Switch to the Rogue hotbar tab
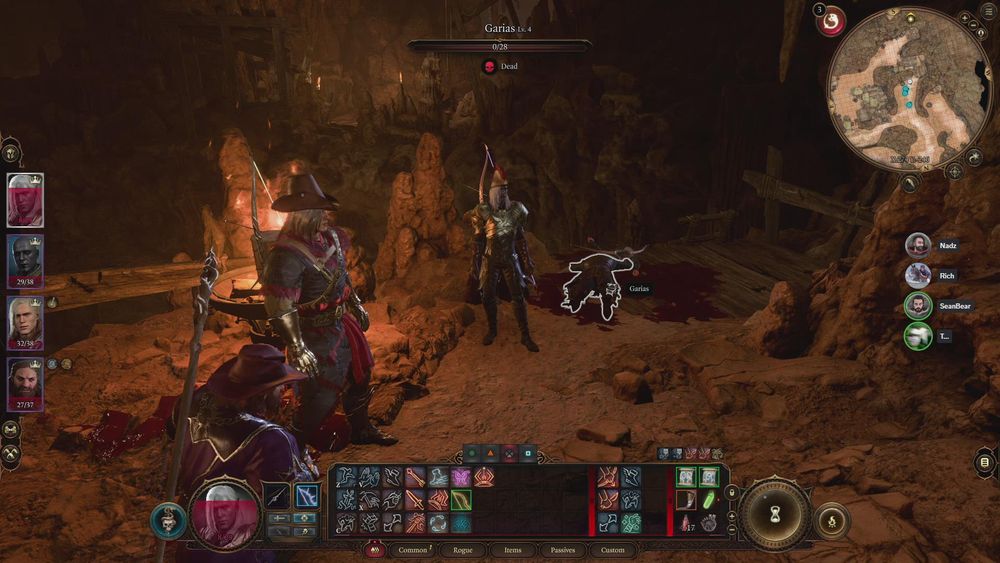 (463, 550)
